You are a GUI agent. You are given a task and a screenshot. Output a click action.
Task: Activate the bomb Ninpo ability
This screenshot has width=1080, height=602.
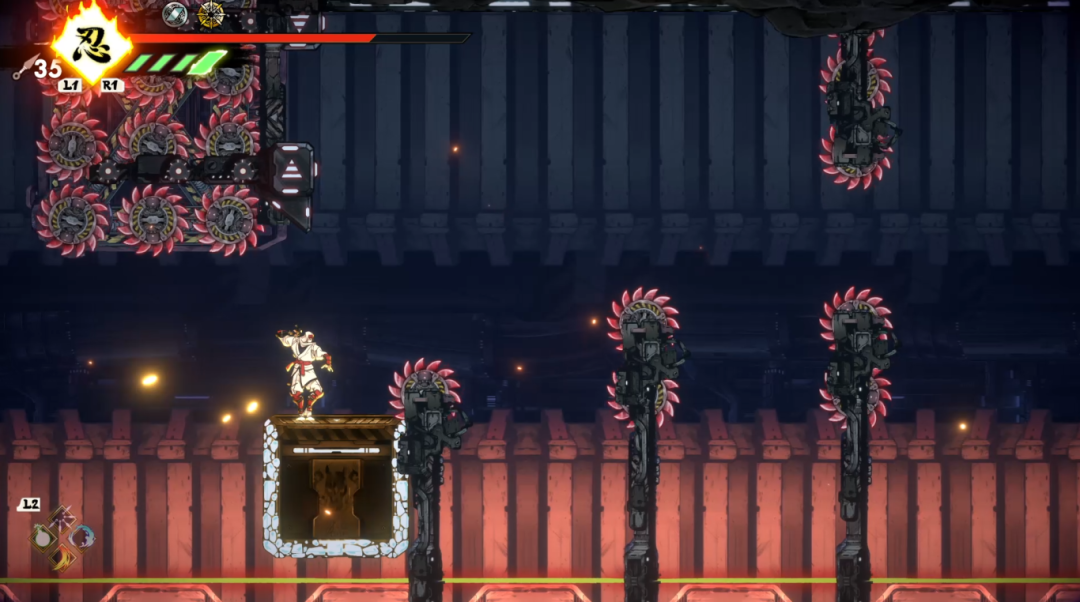coord(44,537)
